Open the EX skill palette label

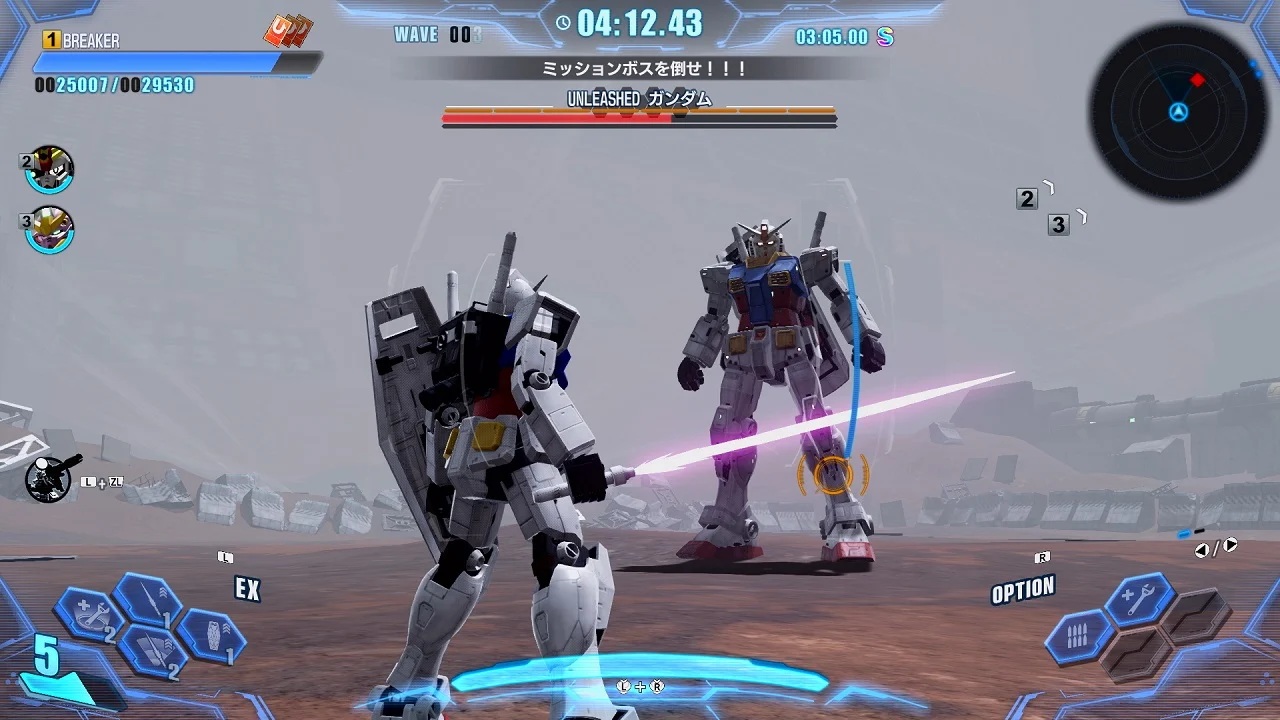tap(247, 589)
